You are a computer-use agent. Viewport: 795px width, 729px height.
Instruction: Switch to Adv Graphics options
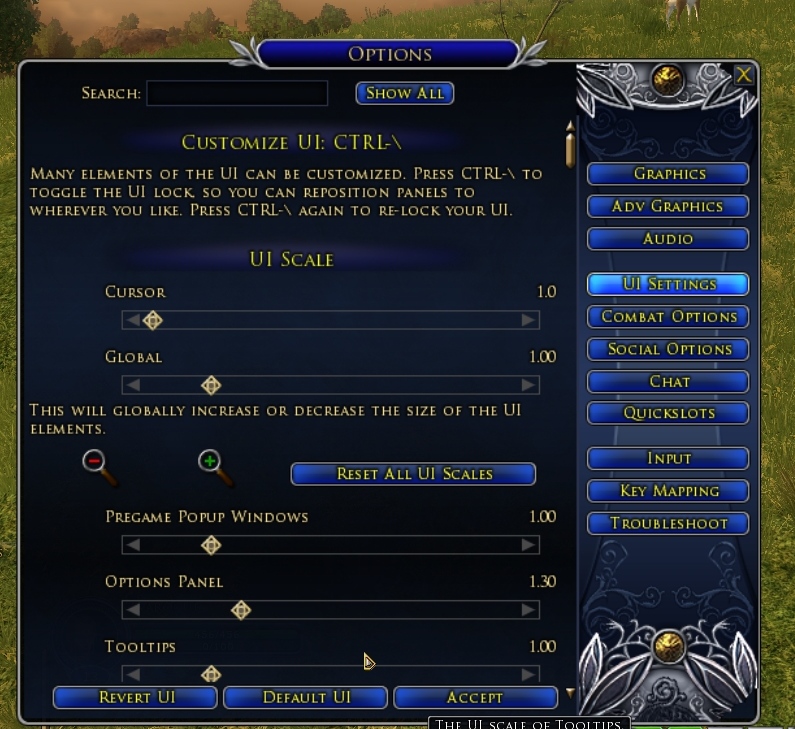click(668, 206)
